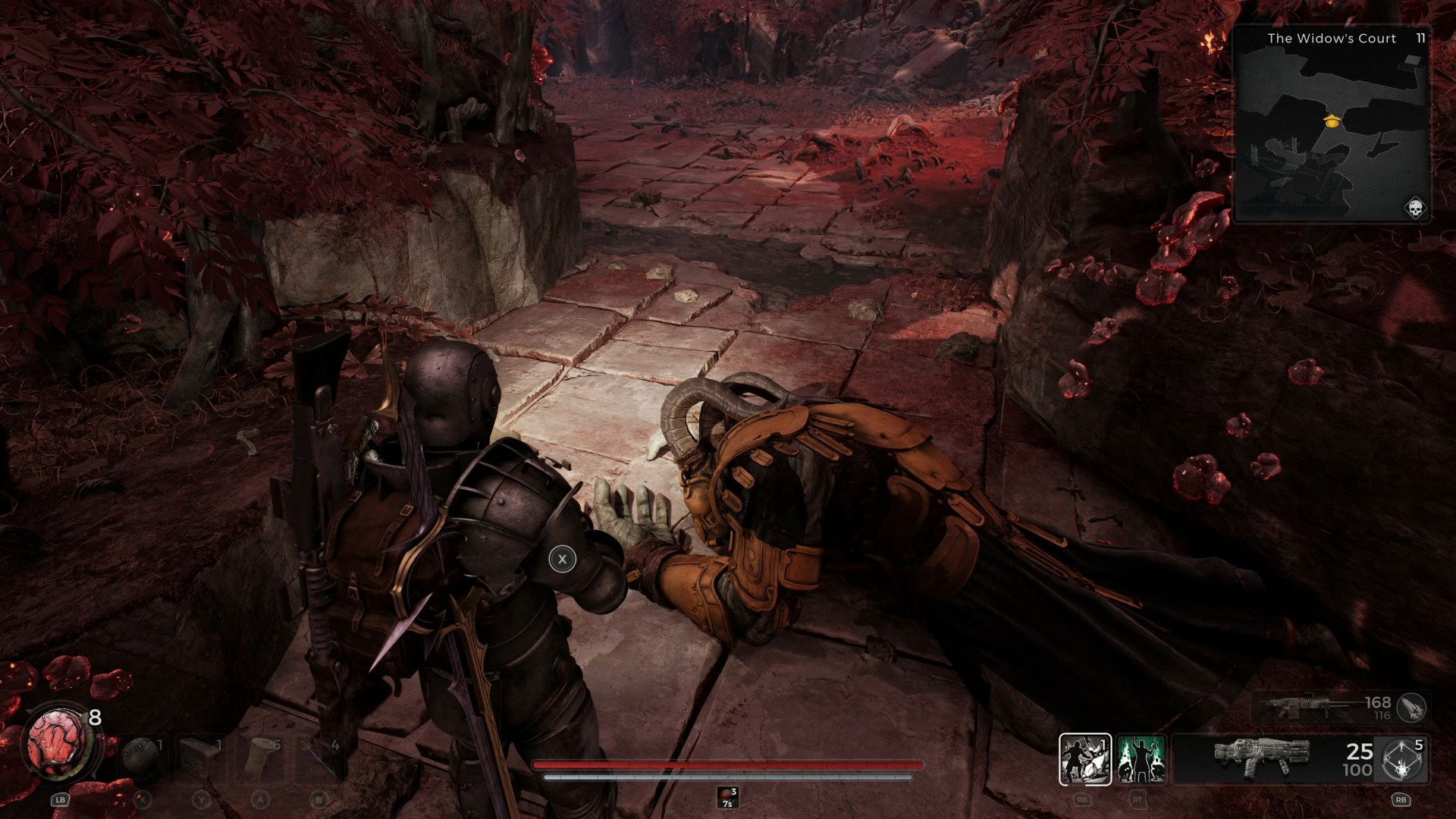Switch to the stowed long gun
Image resolution: width=1456 pixels, height=819 pixels.
tap(1323, 708)
